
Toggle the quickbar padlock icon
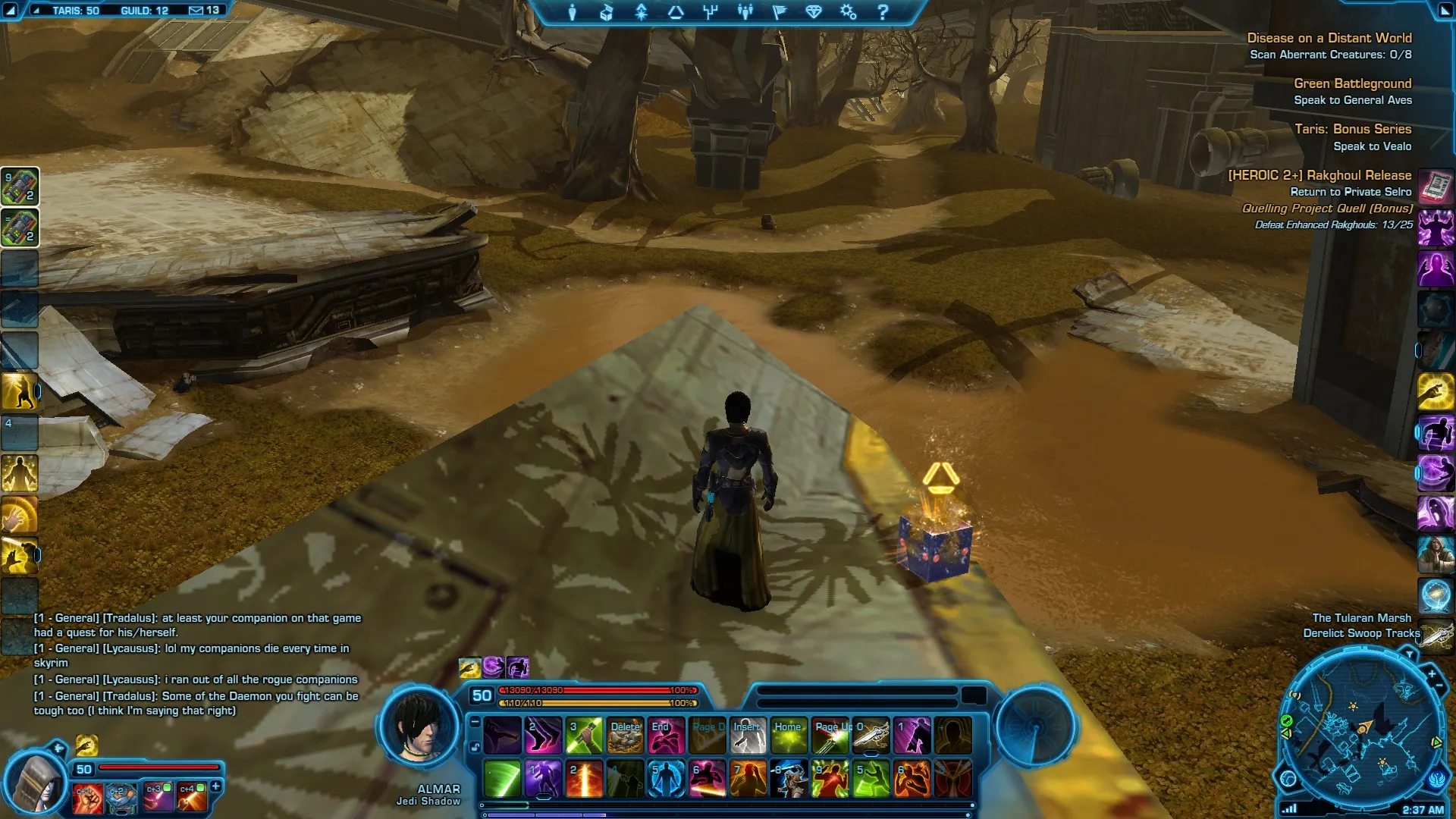click(x=475, y=748)
